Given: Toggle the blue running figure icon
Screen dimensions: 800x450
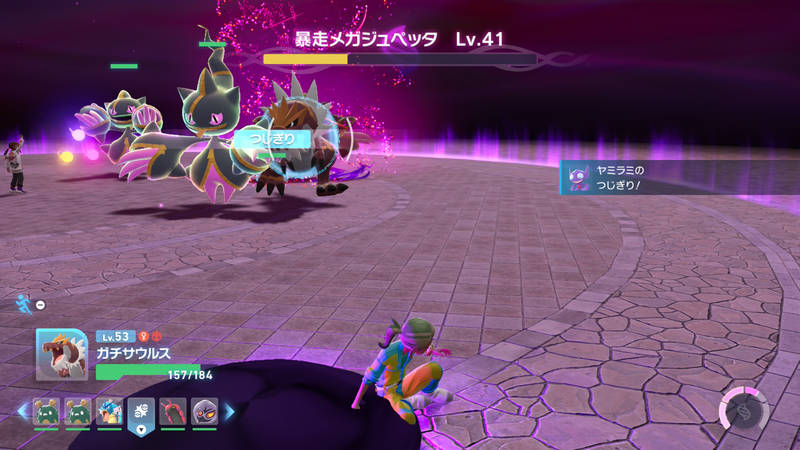Looking at the screenshot, I should click(x=24, y=303).
